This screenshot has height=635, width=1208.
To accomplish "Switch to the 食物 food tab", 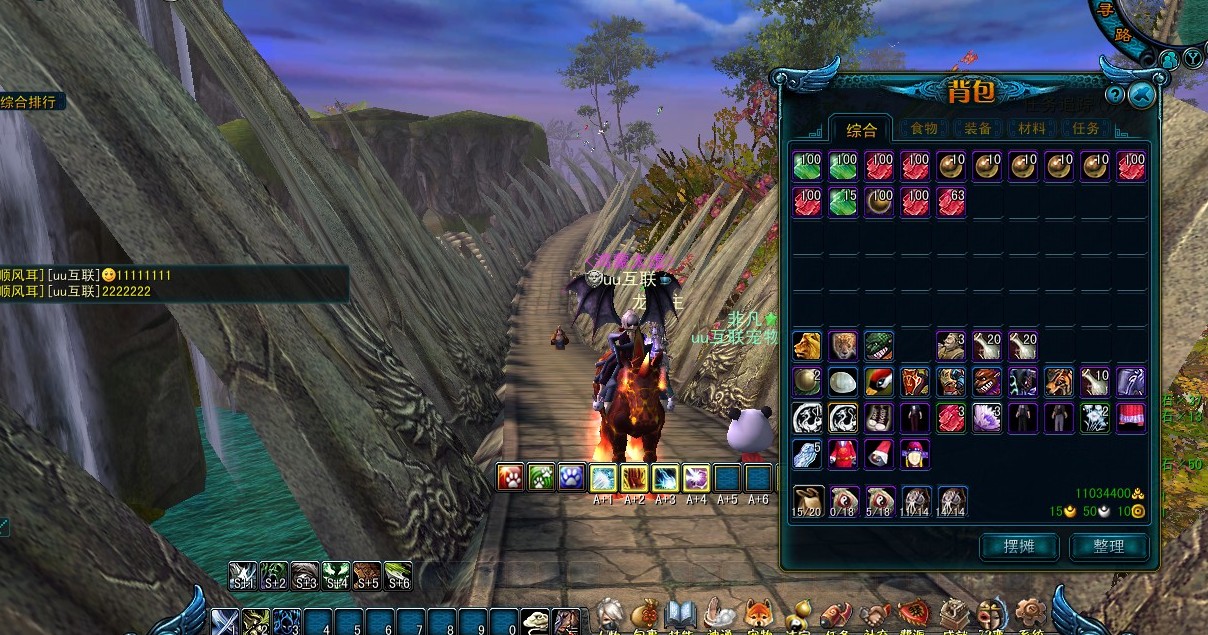I will [x=922, y=129].
